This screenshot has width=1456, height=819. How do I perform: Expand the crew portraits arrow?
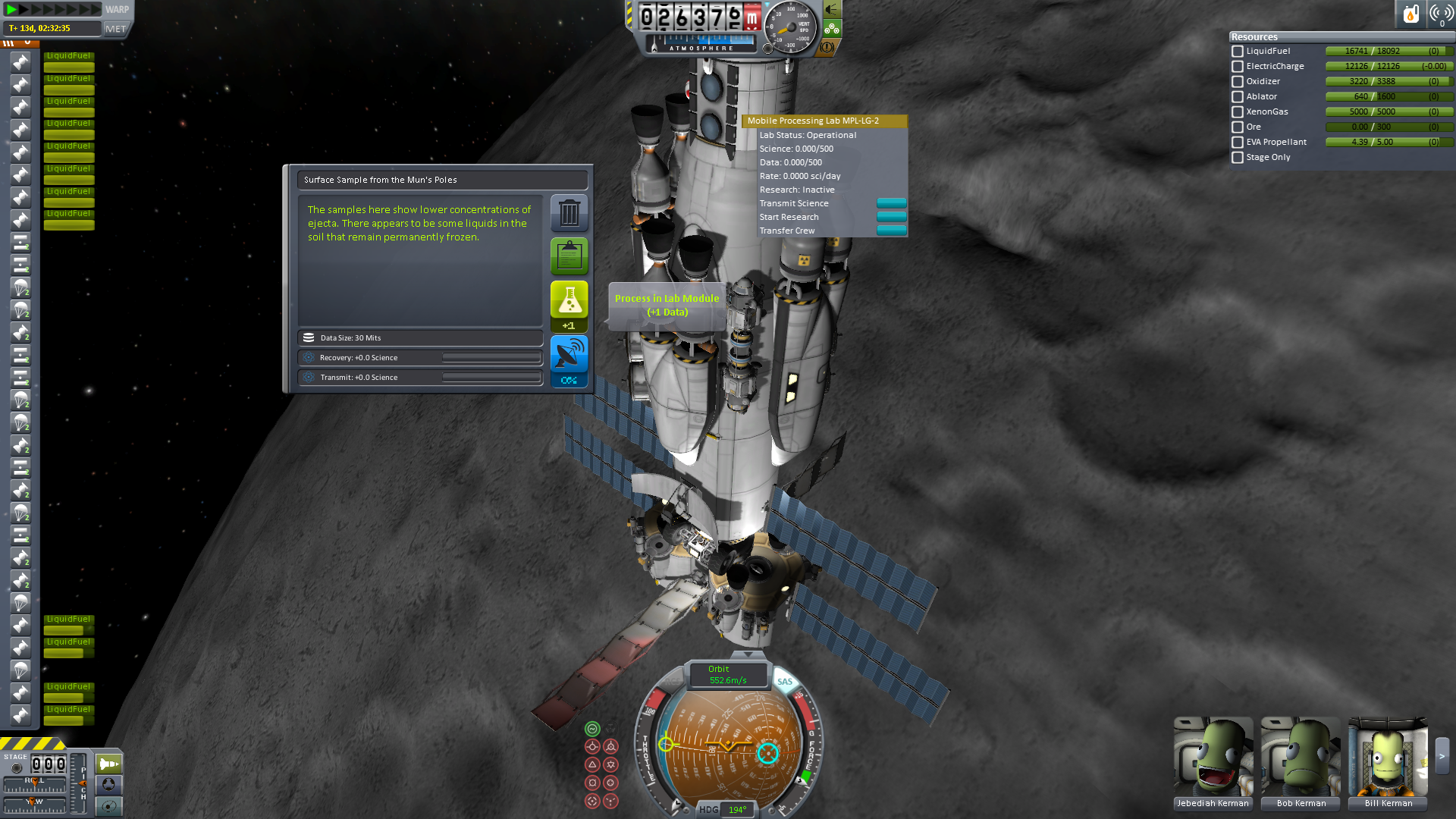(1442, 756)
